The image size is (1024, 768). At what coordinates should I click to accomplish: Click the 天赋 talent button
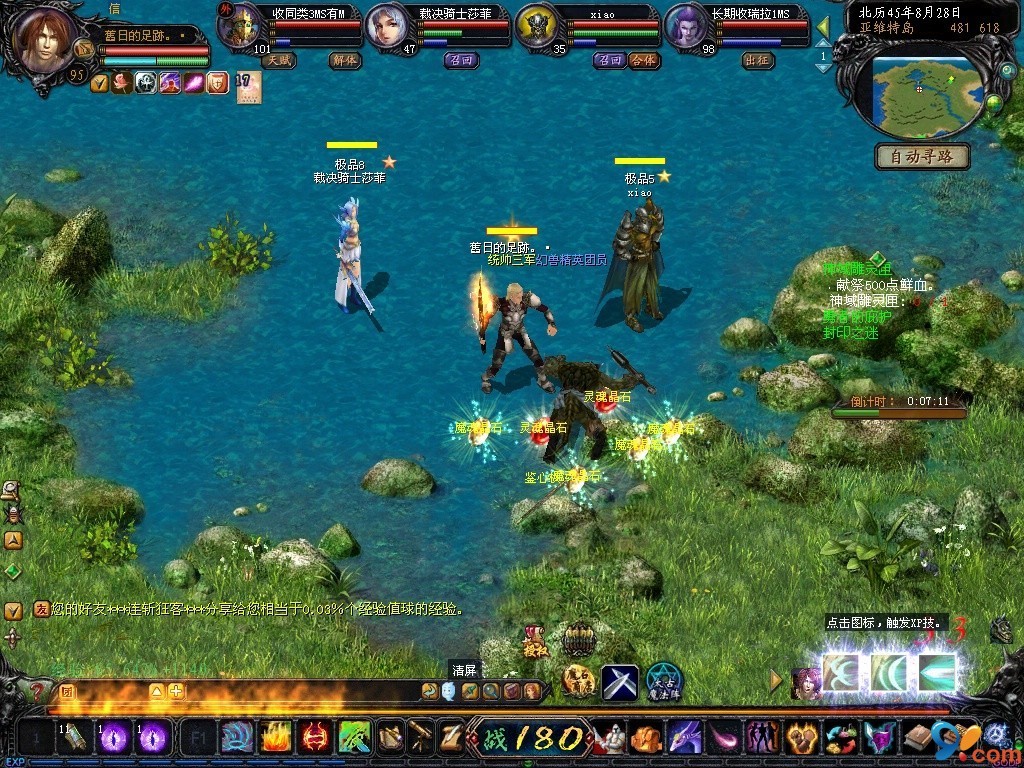(279, 60)
